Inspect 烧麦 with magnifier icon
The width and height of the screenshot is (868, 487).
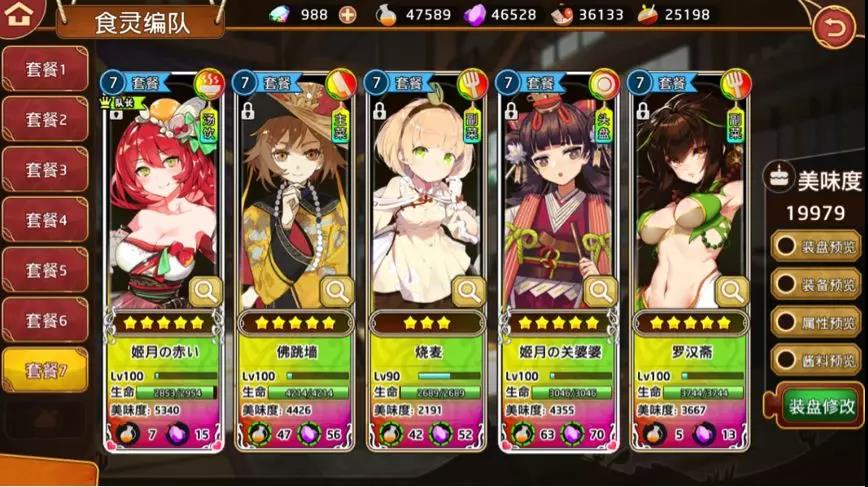(x=468, y=291)
